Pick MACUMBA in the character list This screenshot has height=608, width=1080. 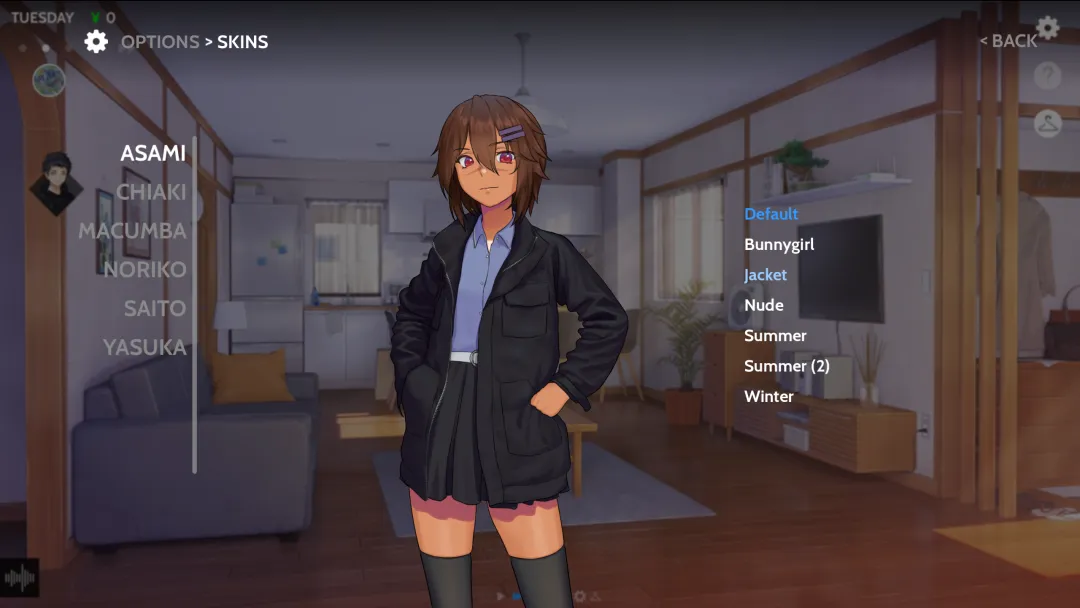[x=132, y=231]
